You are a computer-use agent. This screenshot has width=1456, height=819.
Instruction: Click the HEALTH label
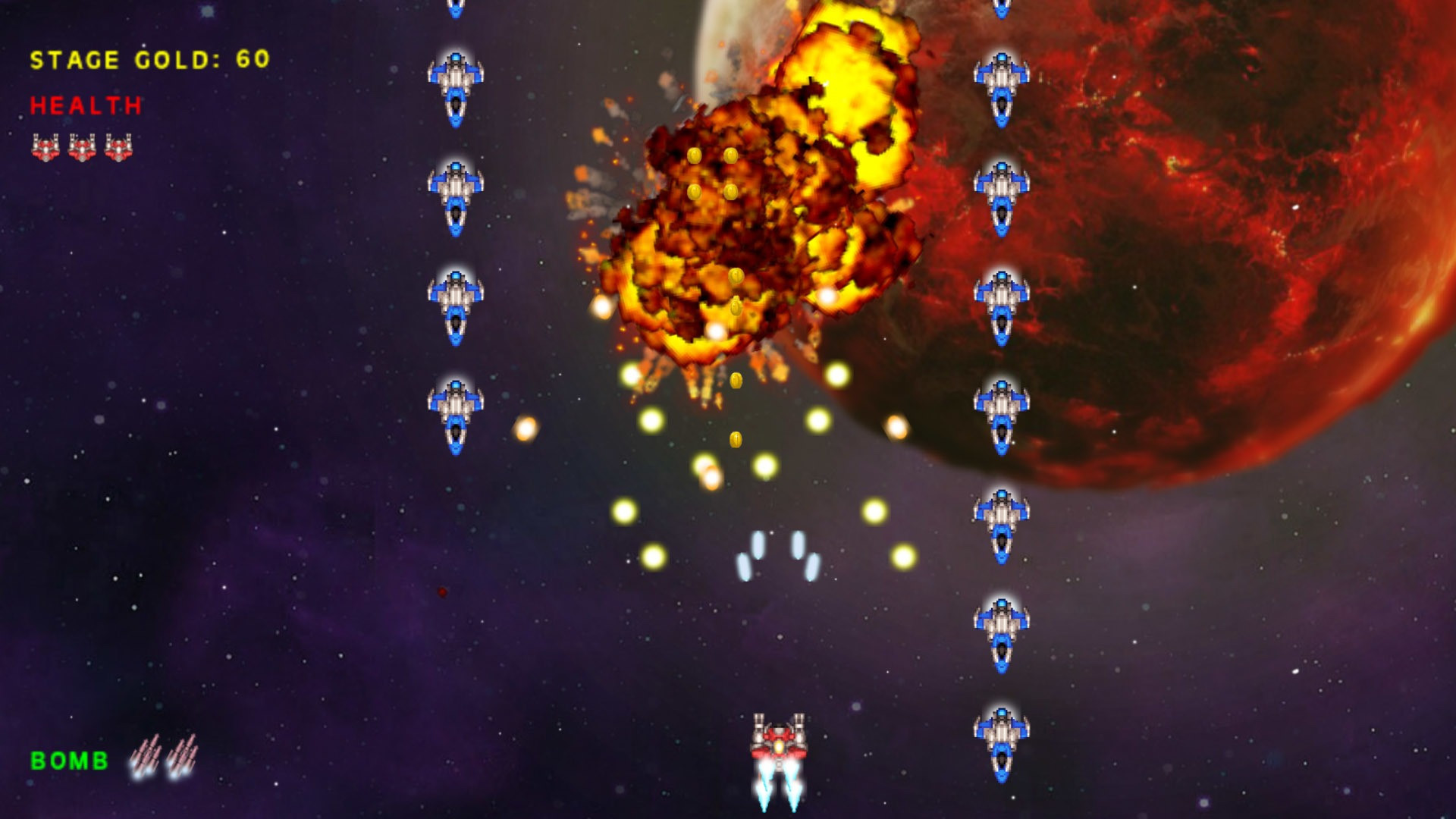click(x=85, y=106)
